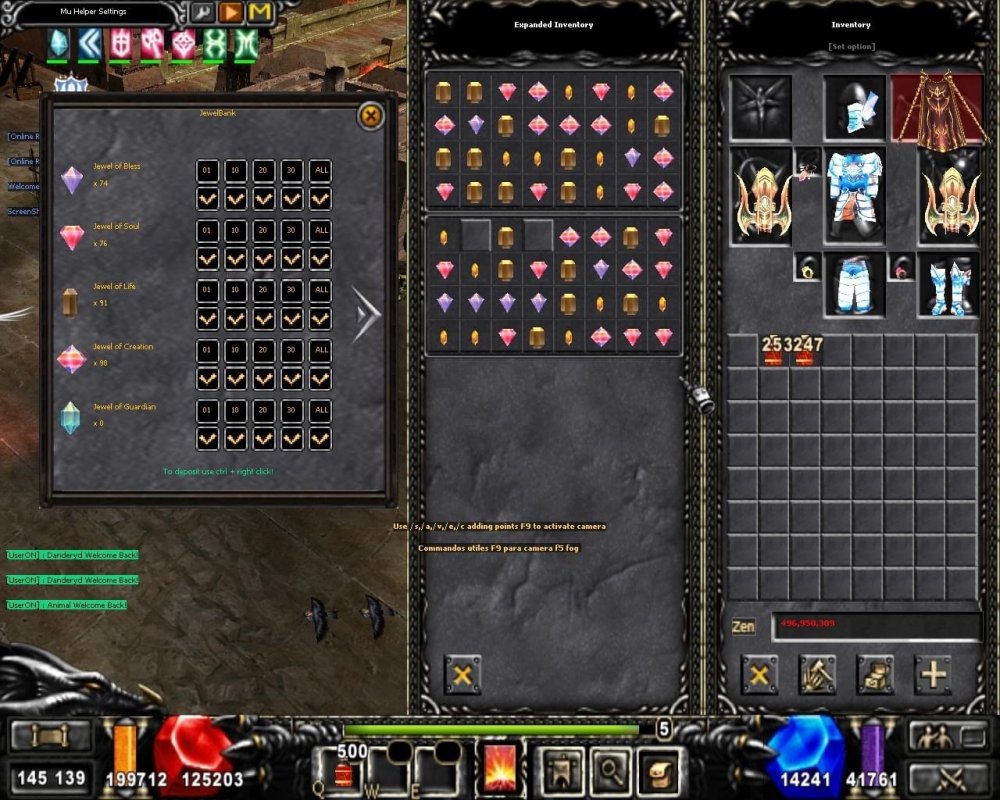This screenshot has height=800, width=1000.
Task: Withdraw 30 Jewel of Creation
Action: [292, 351]
